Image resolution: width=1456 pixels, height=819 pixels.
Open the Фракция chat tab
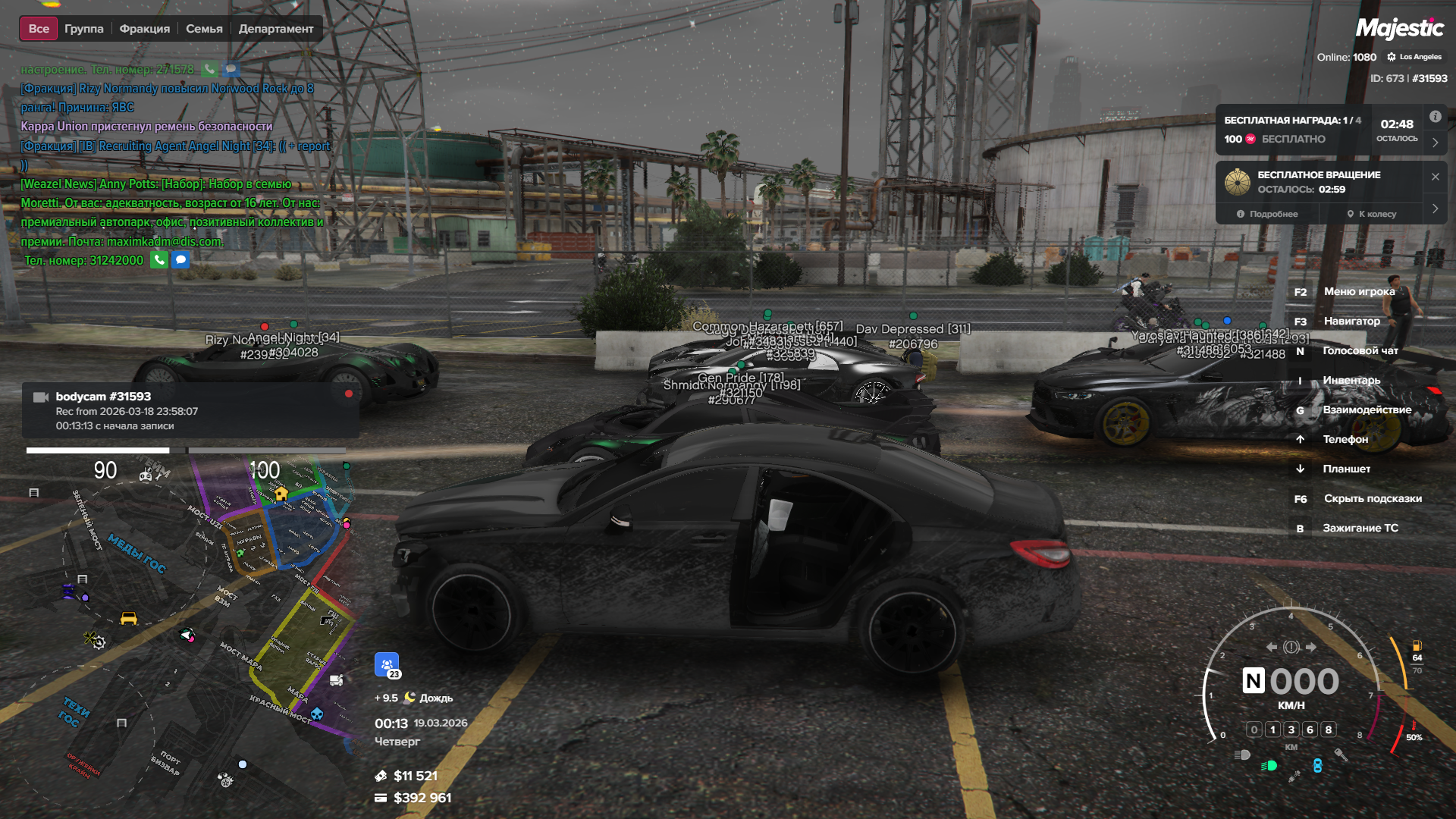[144, 29]
